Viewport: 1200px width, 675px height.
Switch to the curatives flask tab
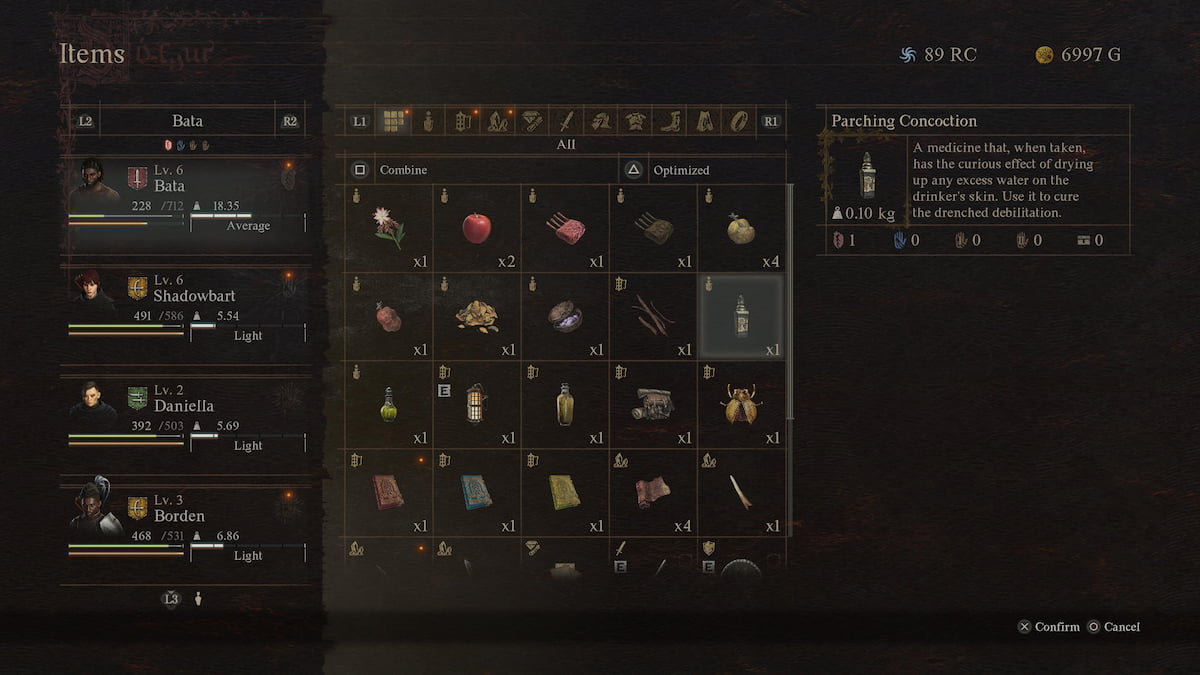(x=429, y=121)
